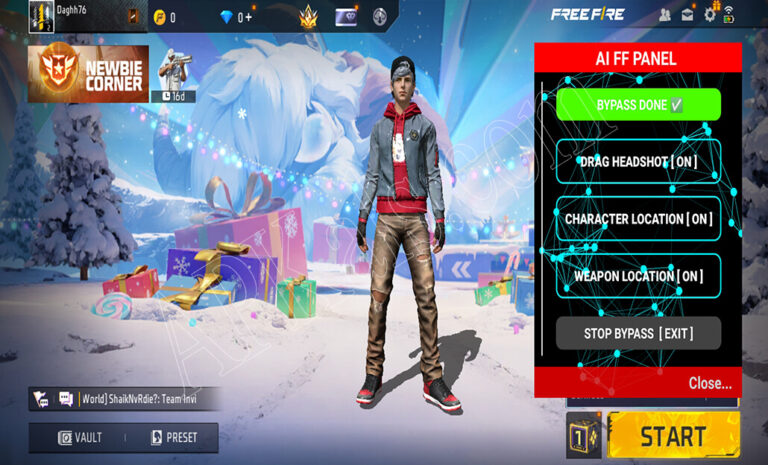Toggle the Drag Headshot option
768x465 pixels.
(638, 161)
